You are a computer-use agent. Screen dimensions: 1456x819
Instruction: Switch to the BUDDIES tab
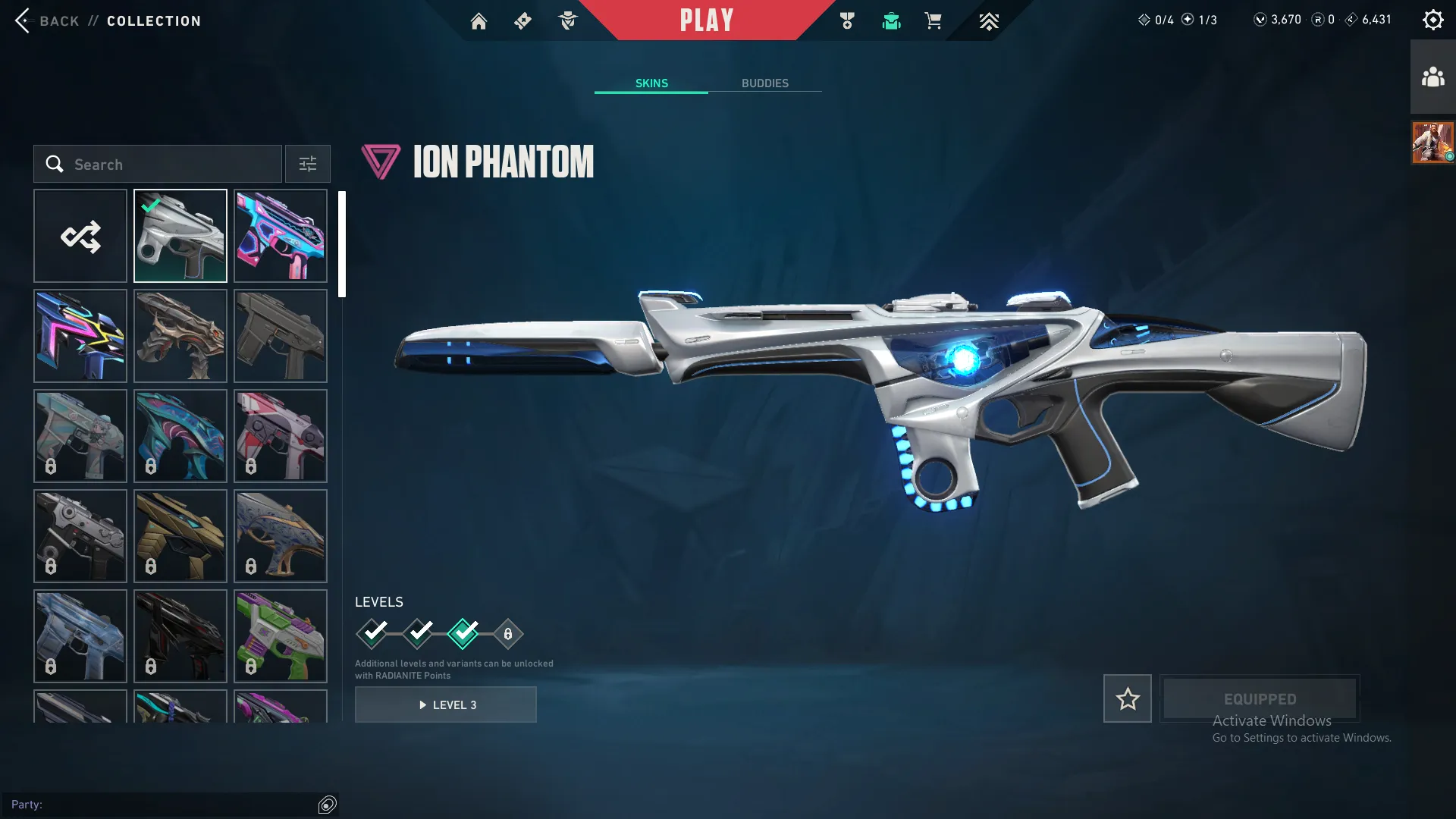(x=766, y=83)
